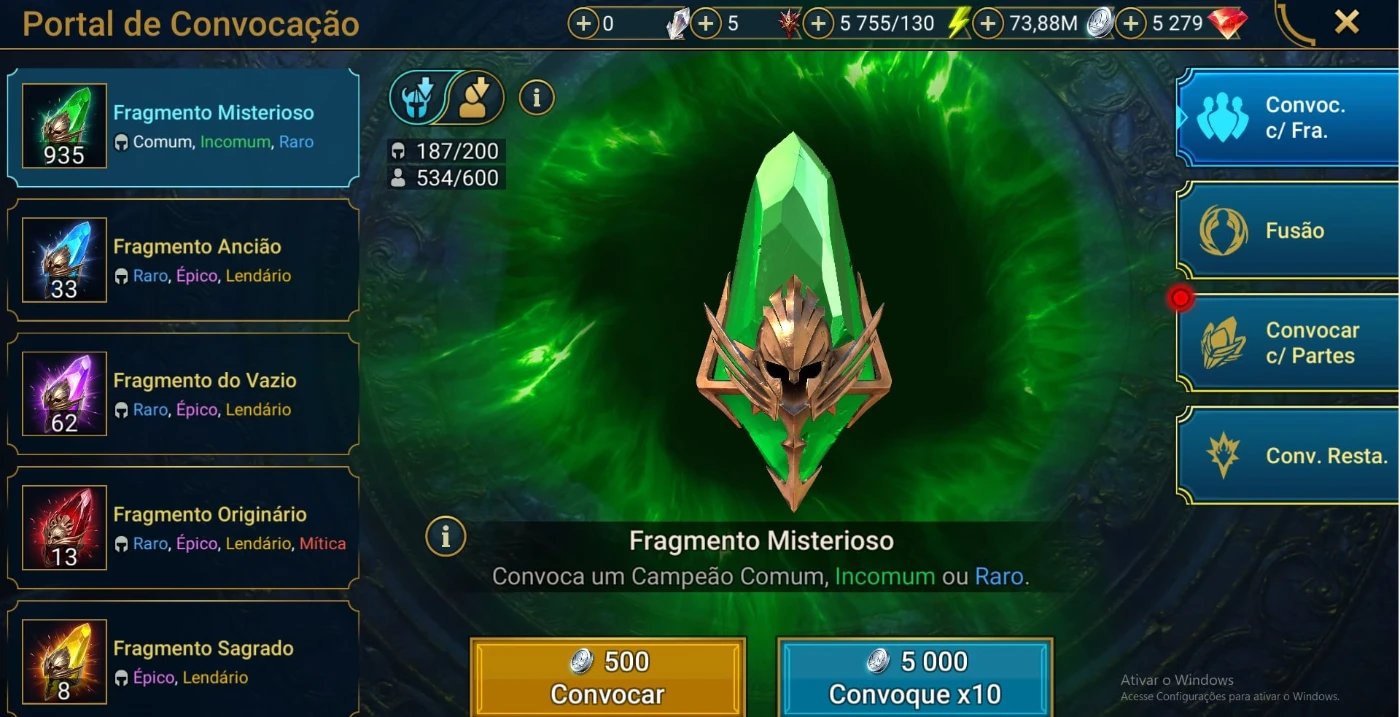
Task: Open info icon beside shard description
Action: [446, 537]
